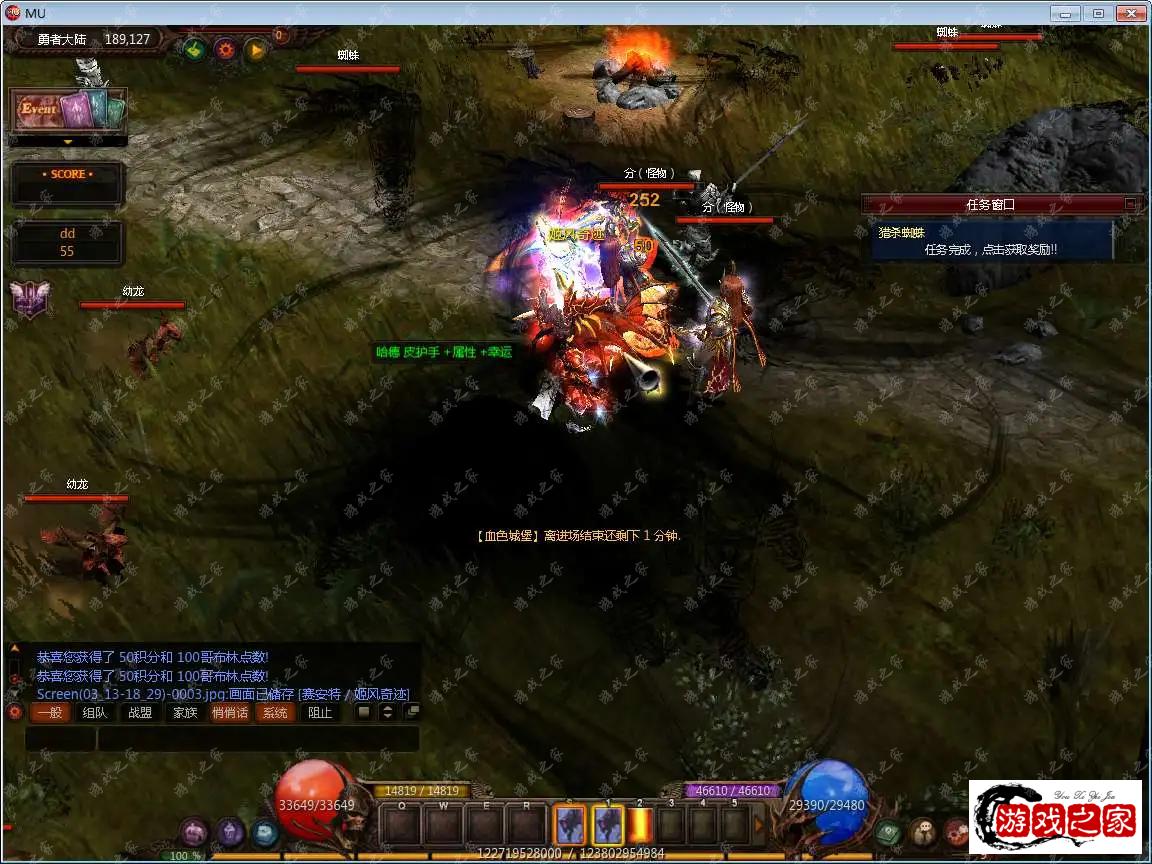
Task: Switch to the 组队 chat tab
Action: pyautogui.click(x=94, y=713)
